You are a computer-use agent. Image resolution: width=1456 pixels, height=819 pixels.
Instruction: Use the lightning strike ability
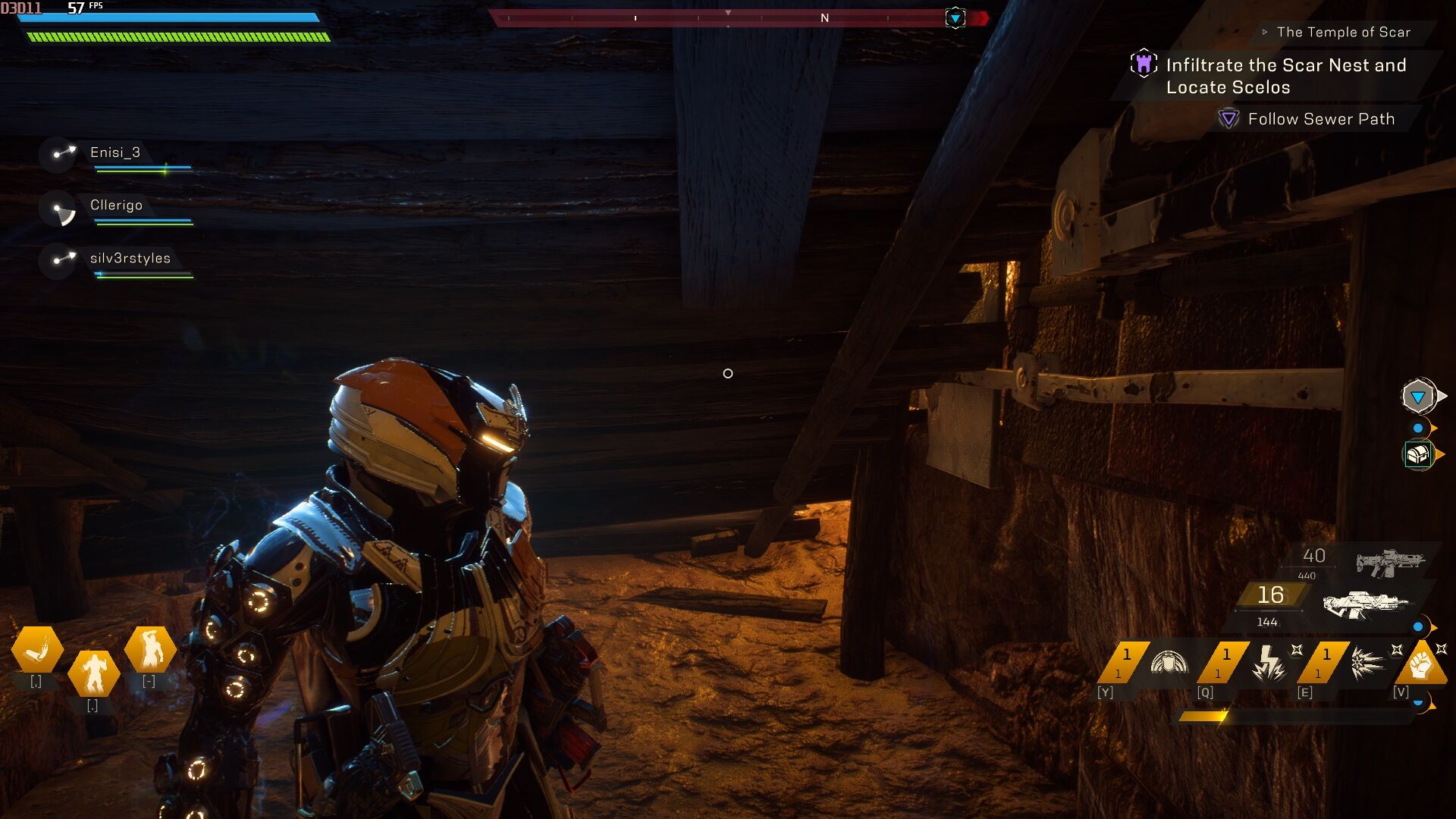[1268, 663]
